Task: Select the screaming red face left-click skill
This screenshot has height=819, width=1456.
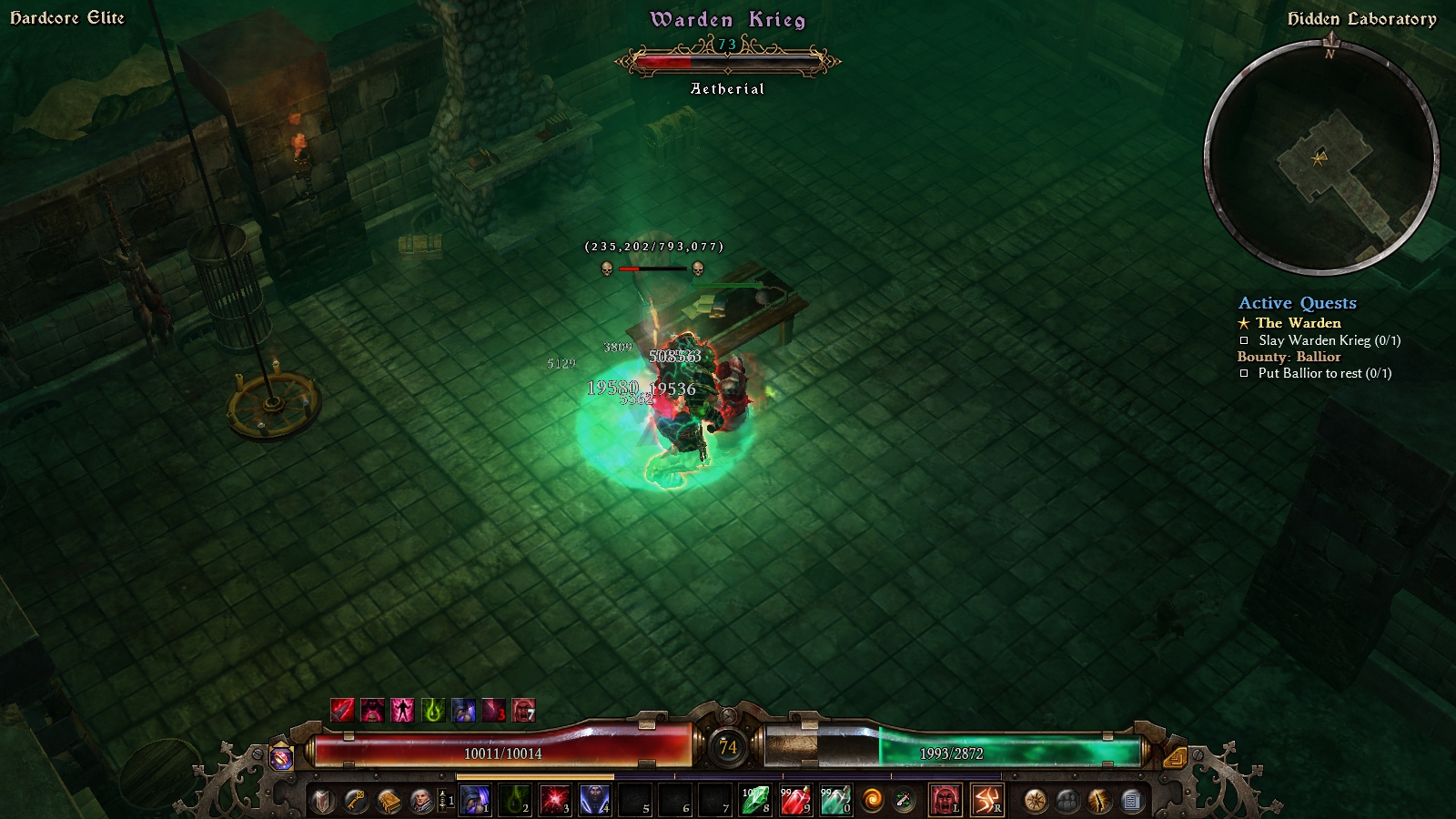Action: pyautogui.click(x=945, y=801)
